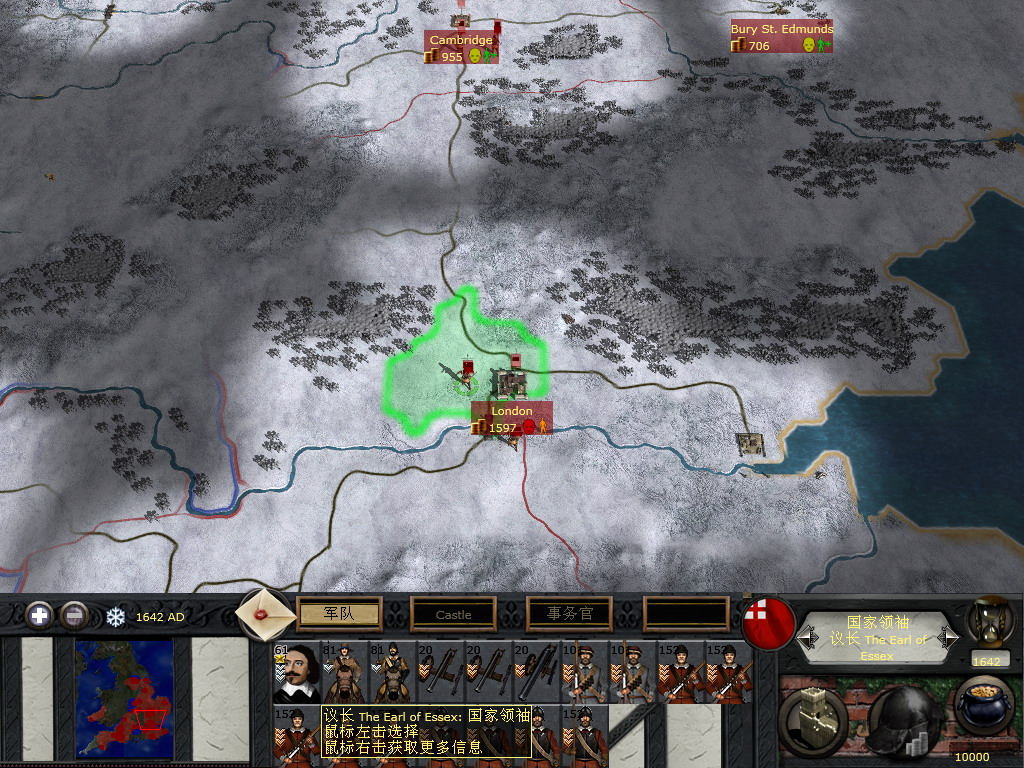1024x768 pixels.
Task: Zoom out the minimap with the minus button
Action: point(74,615)
